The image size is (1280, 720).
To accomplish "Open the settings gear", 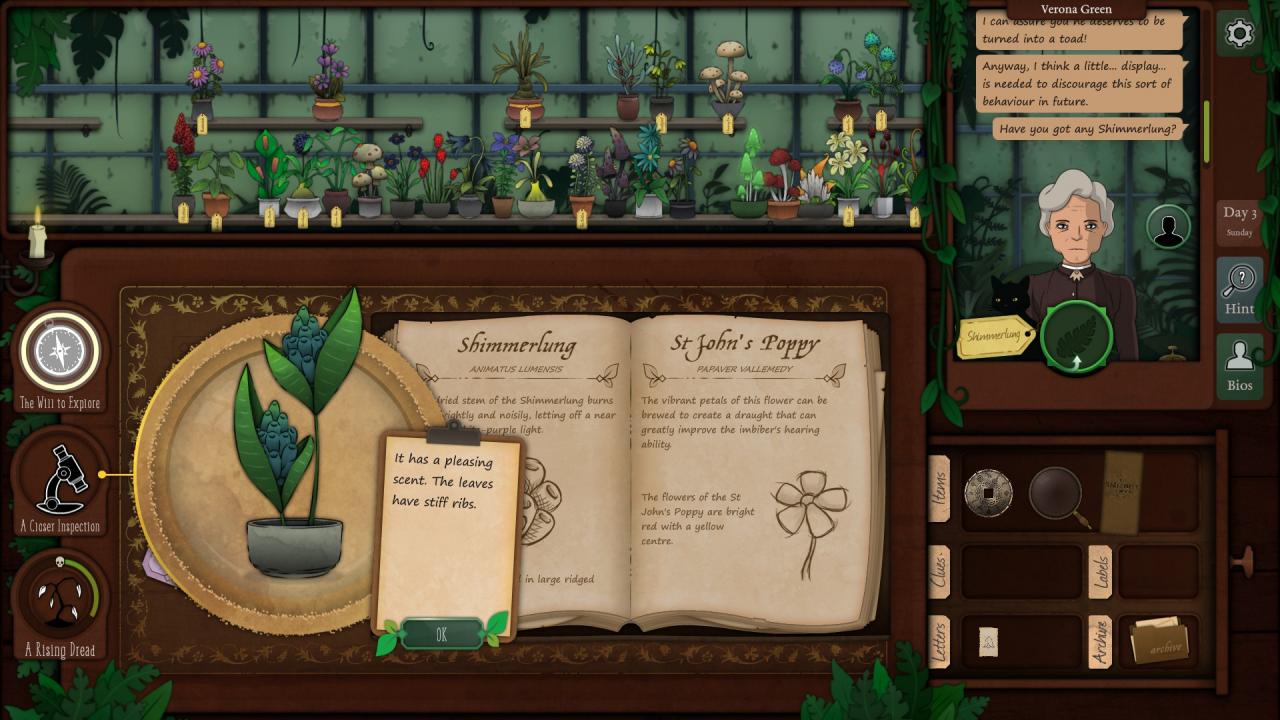I will [x=1239, y=34].
